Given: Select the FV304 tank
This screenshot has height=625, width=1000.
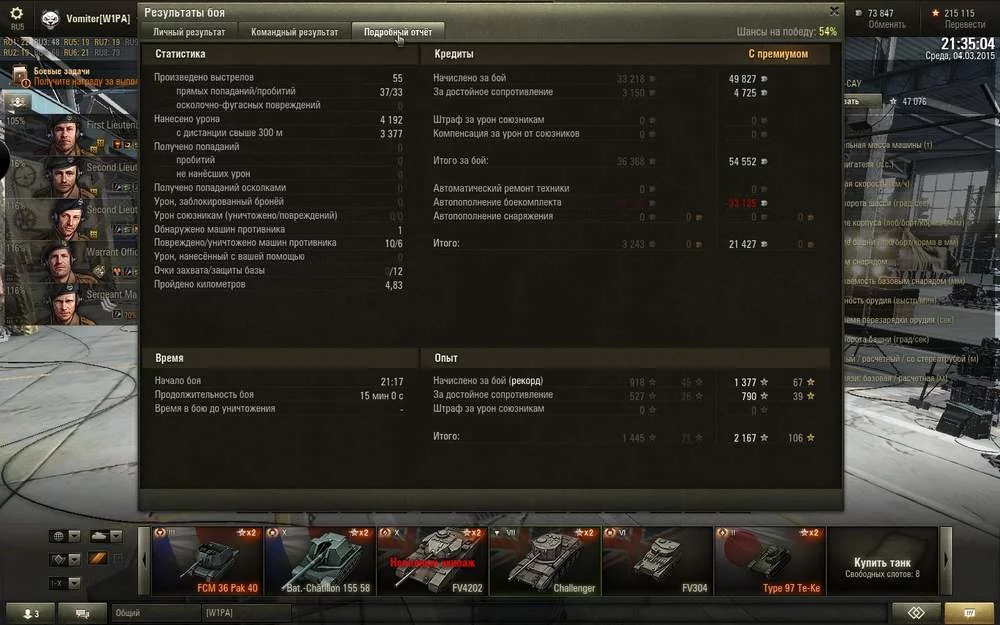Looking at the screenshot, I should (x=657, y=561).
